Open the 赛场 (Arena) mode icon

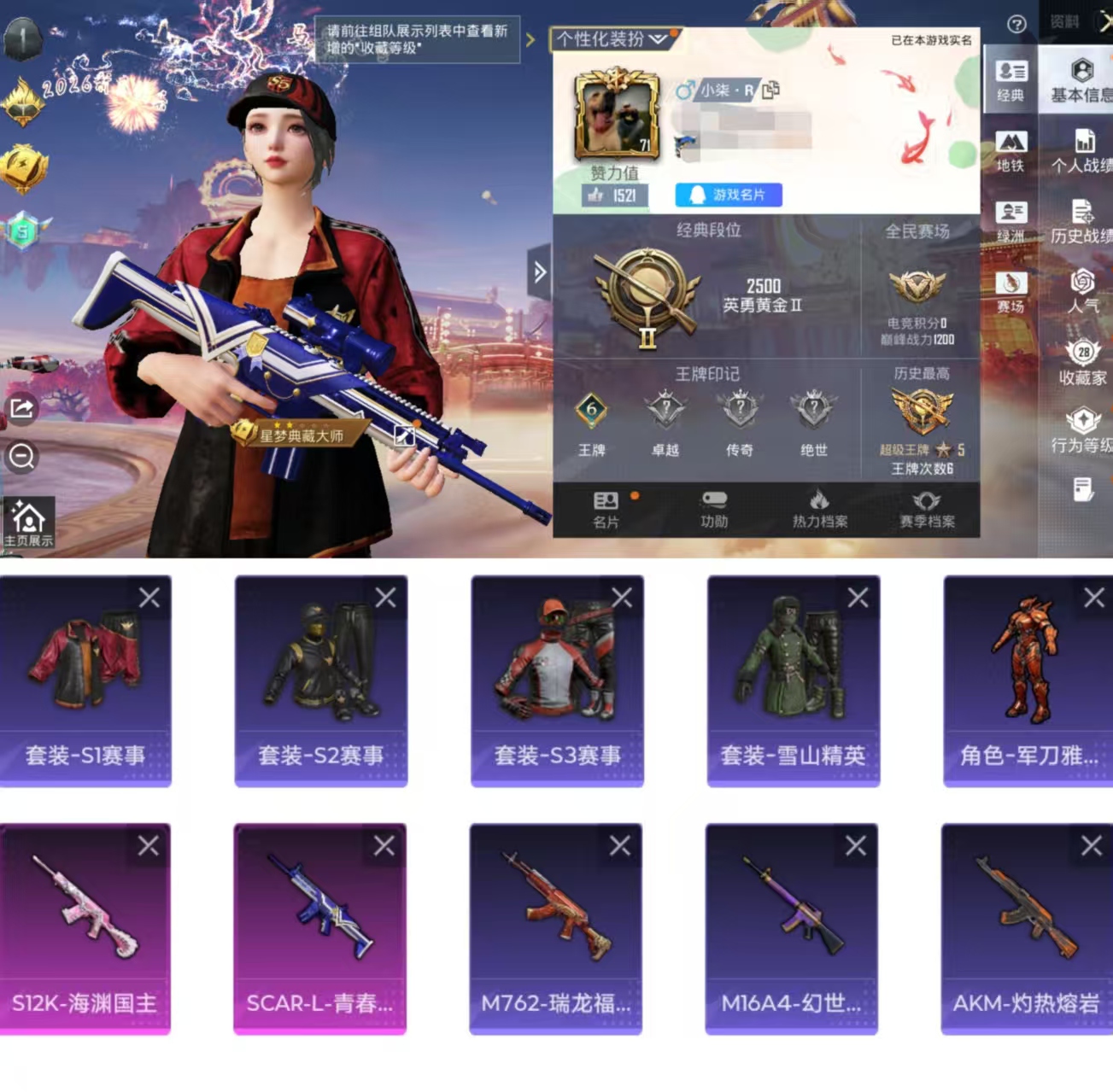pyautogui.click(x=1010, y=290)
